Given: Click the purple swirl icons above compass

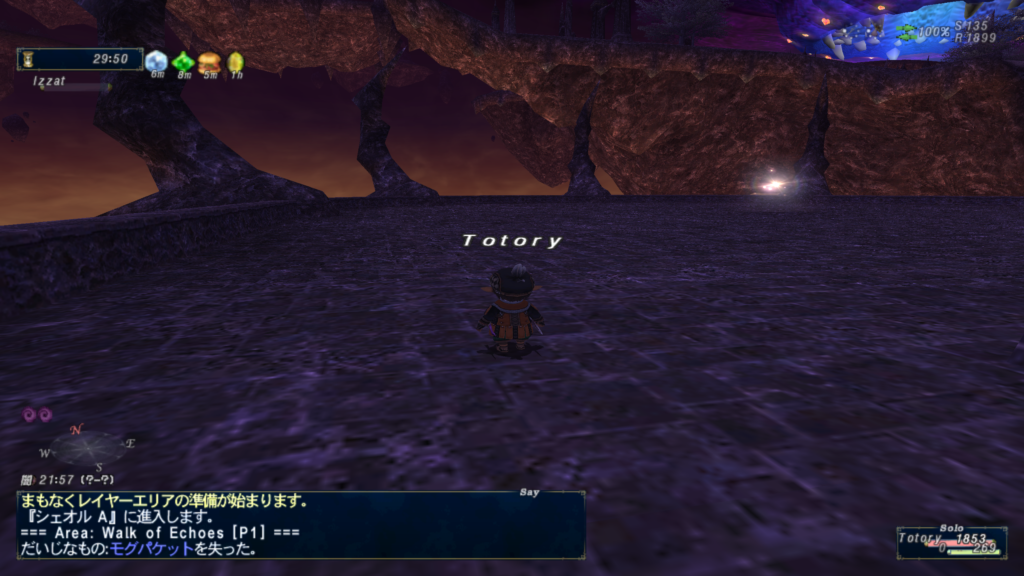Looking at the screenshot, I should (x=37, y=414).
